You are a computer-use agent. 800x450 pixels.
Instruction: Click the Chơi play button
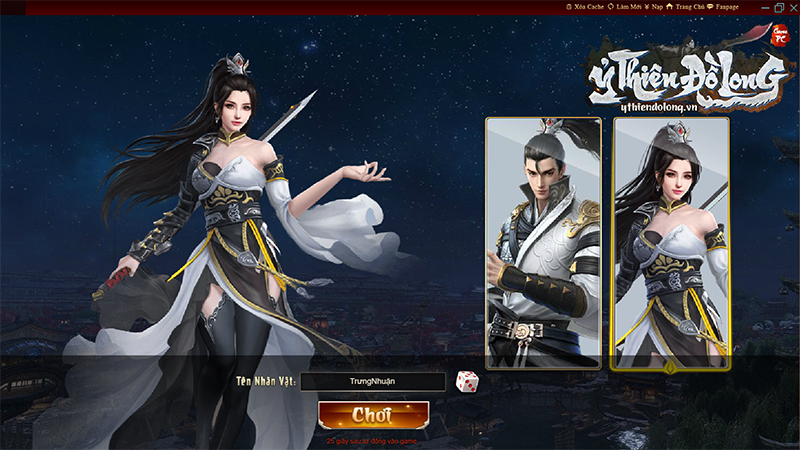pos(372,415)
